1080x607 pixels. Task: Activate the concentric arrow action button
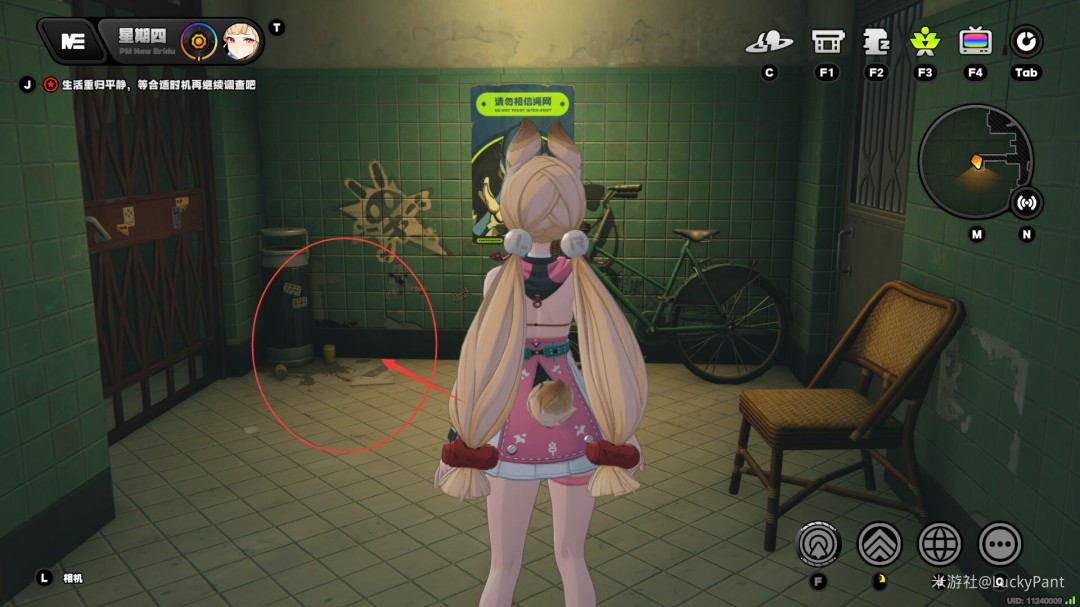coord(818,544)
